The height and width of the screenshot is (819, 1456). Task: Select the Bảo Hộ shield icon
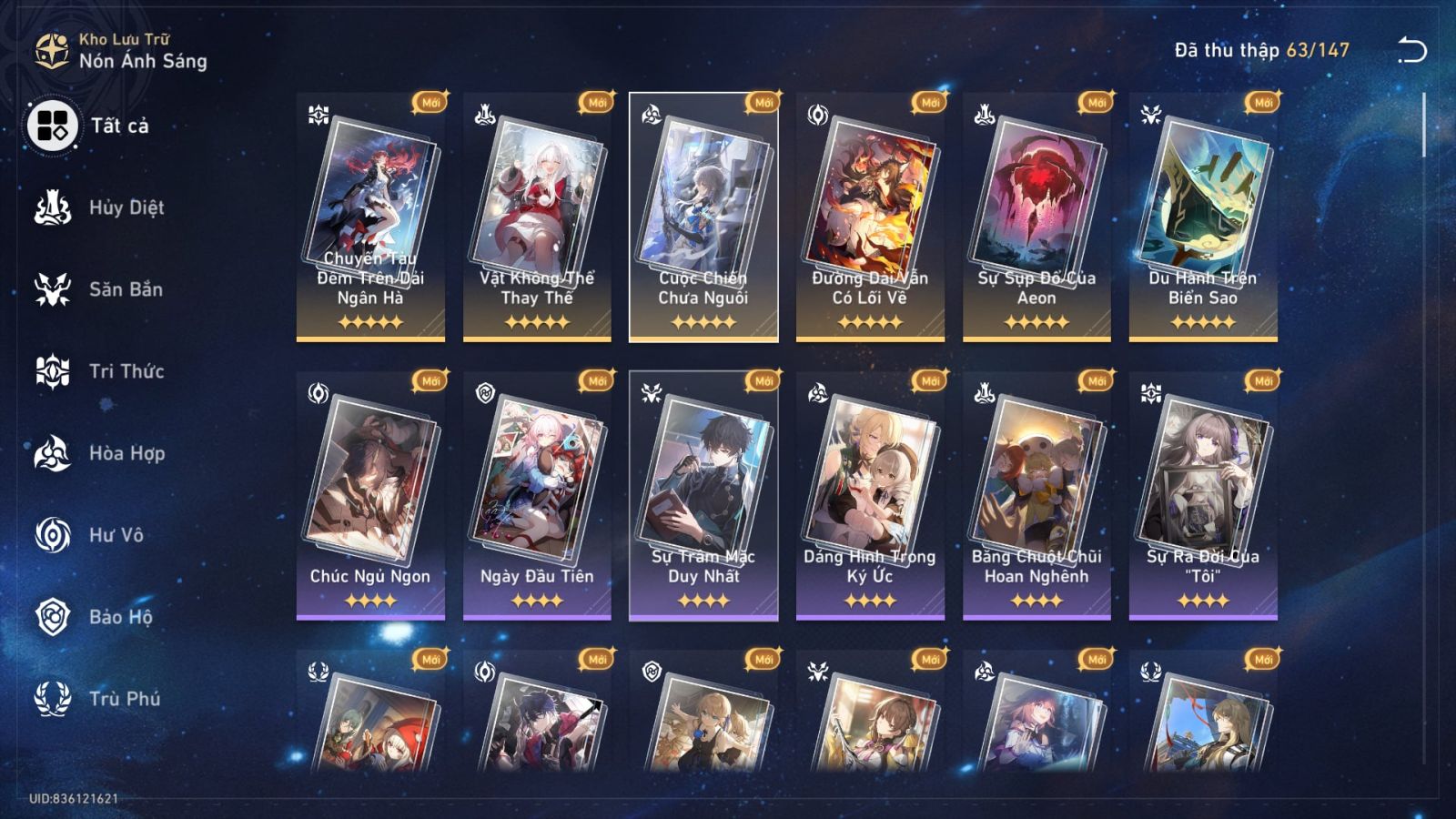pyautogui.click(x=52, y=617)
